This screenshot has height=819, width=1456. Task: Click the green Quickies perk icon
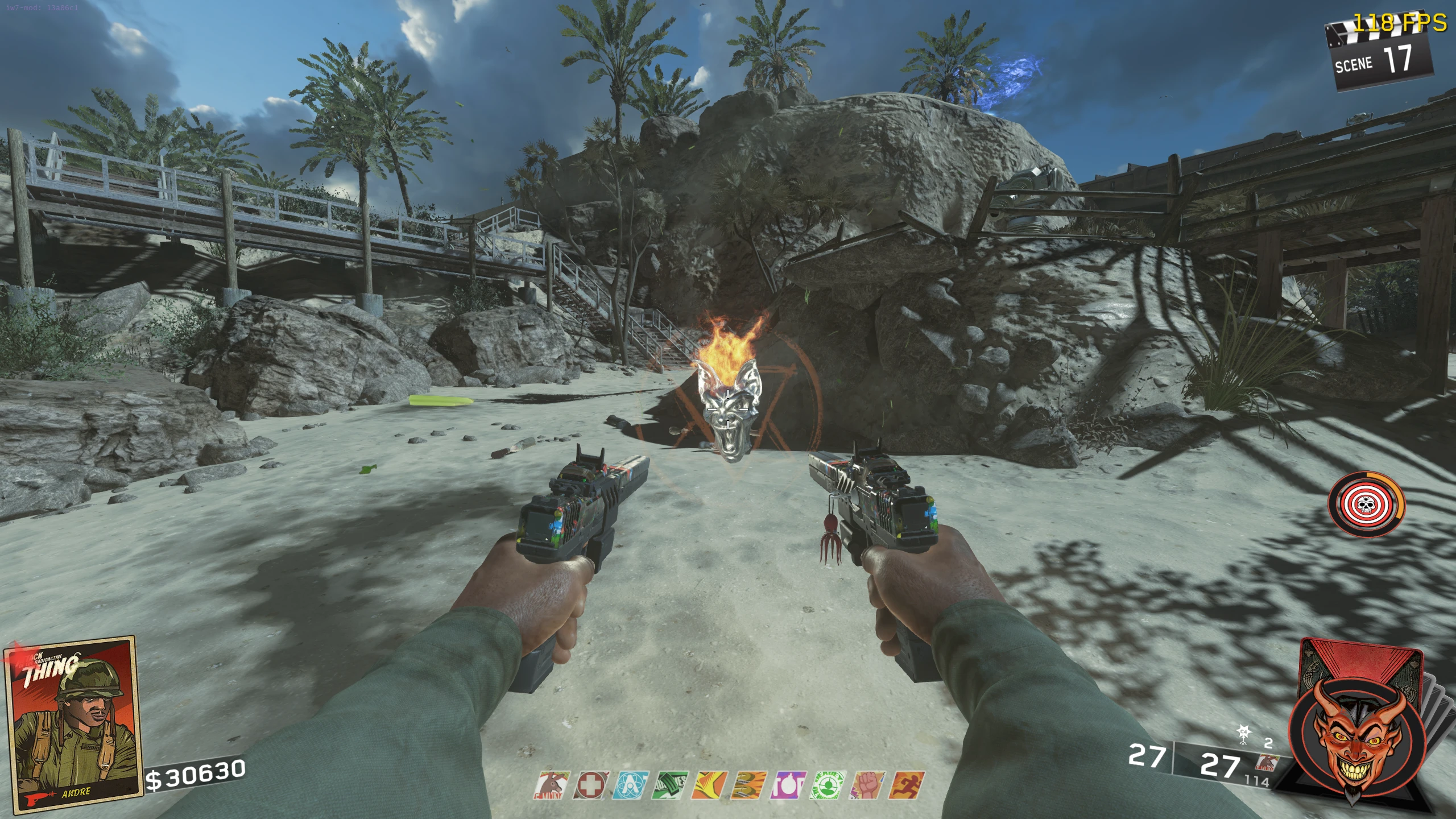tap(671, 786)
